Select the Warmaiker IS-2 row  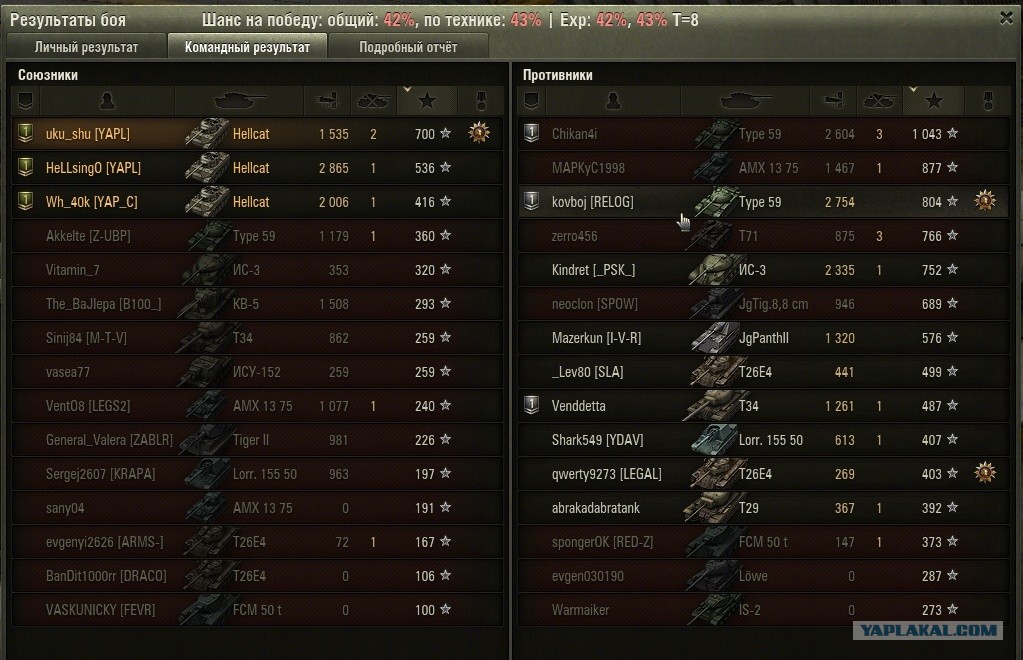tap(580, 610)
